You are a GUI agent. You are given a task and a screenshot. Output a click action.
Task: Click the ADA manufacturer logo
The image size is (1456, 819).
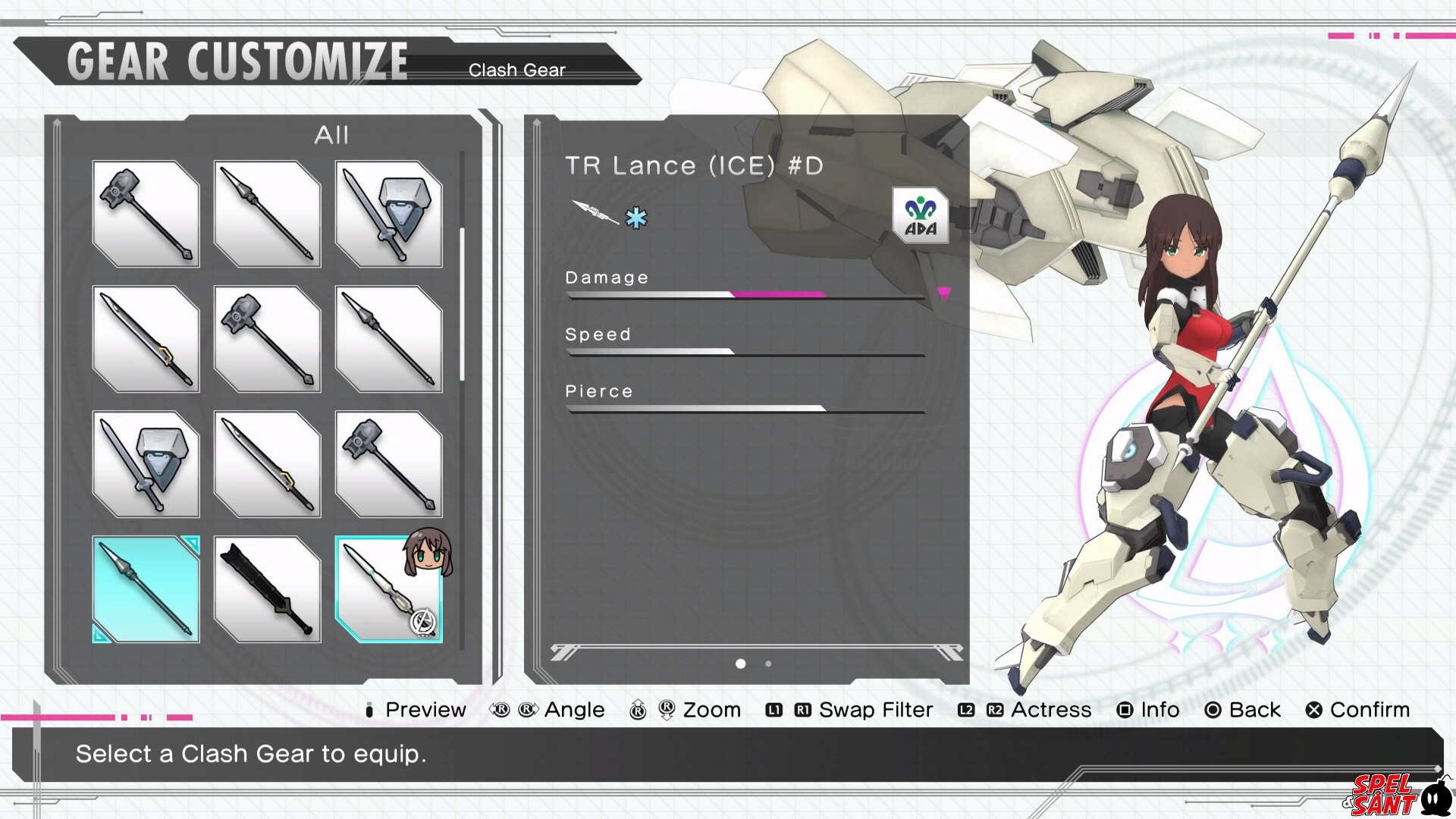(921, 216)
